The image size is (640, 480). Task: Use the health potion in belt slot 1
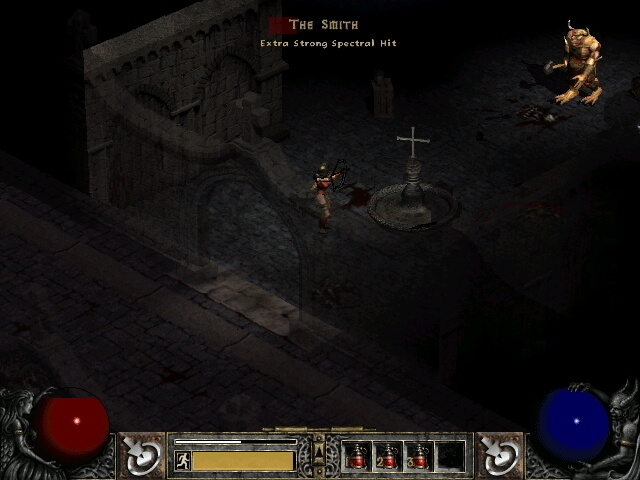[x=358, y=457]
